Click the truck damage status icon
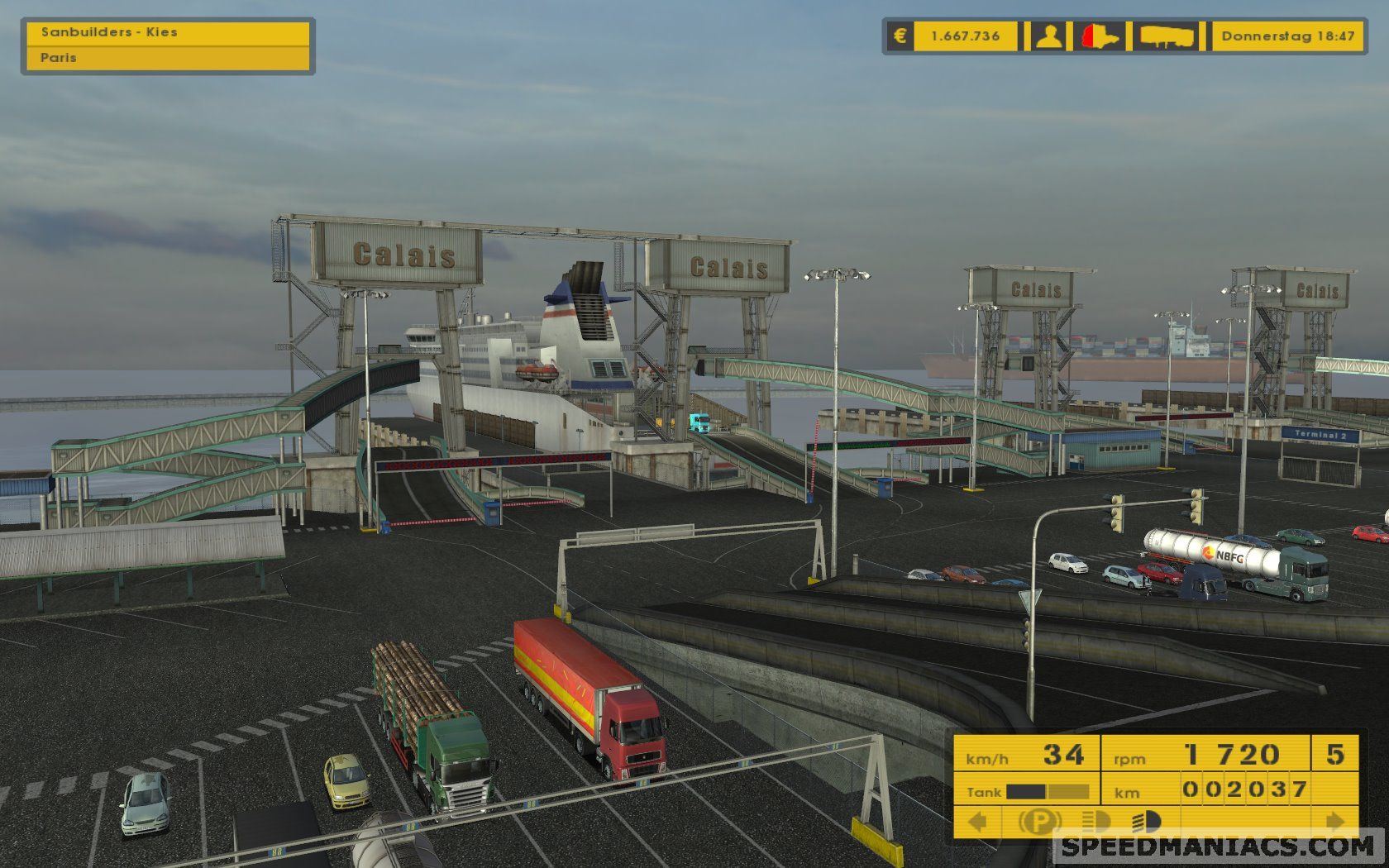 pos(1100,36)
